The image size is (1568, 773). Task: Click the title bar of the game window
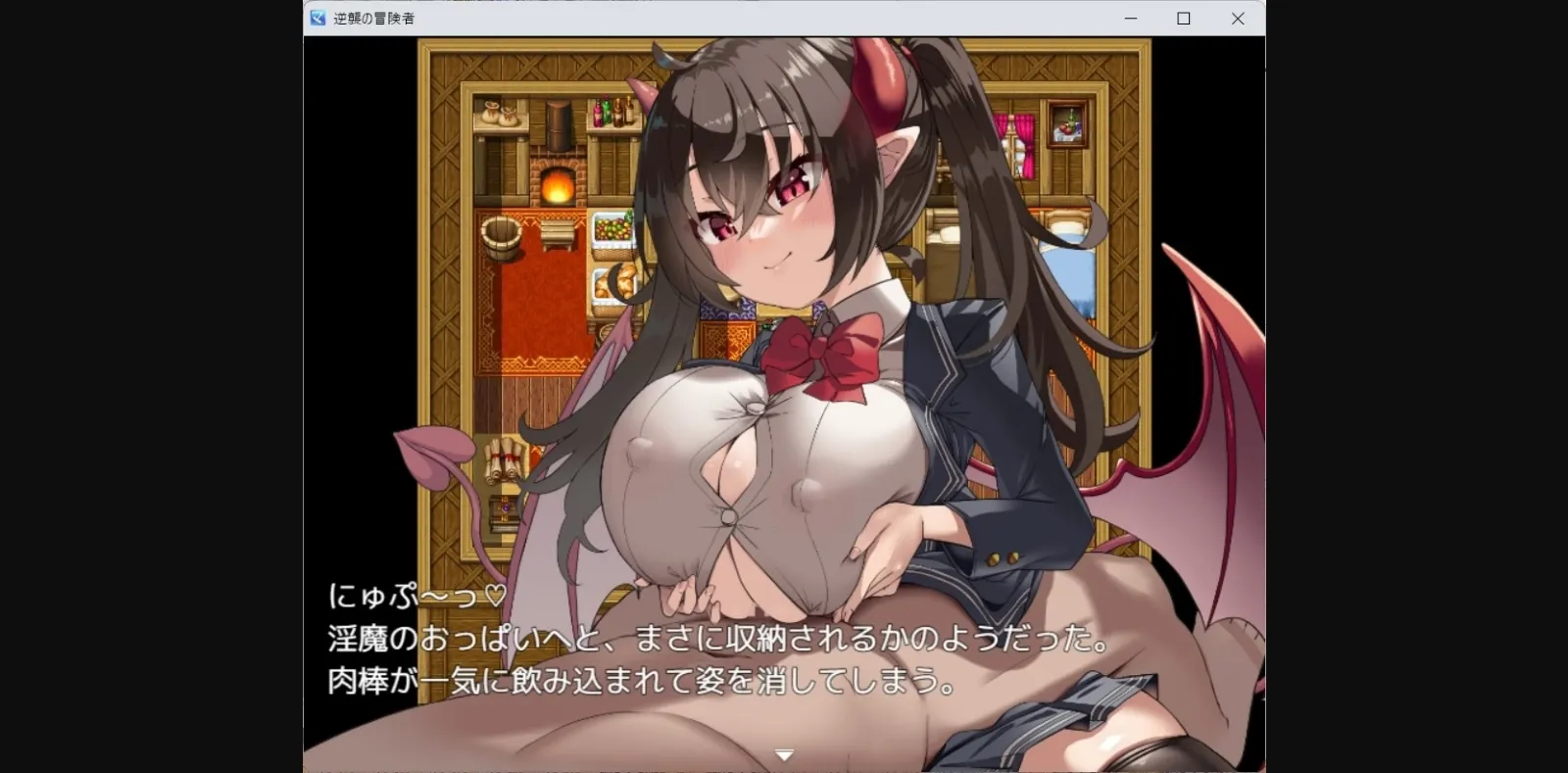[x=686, y=18]
